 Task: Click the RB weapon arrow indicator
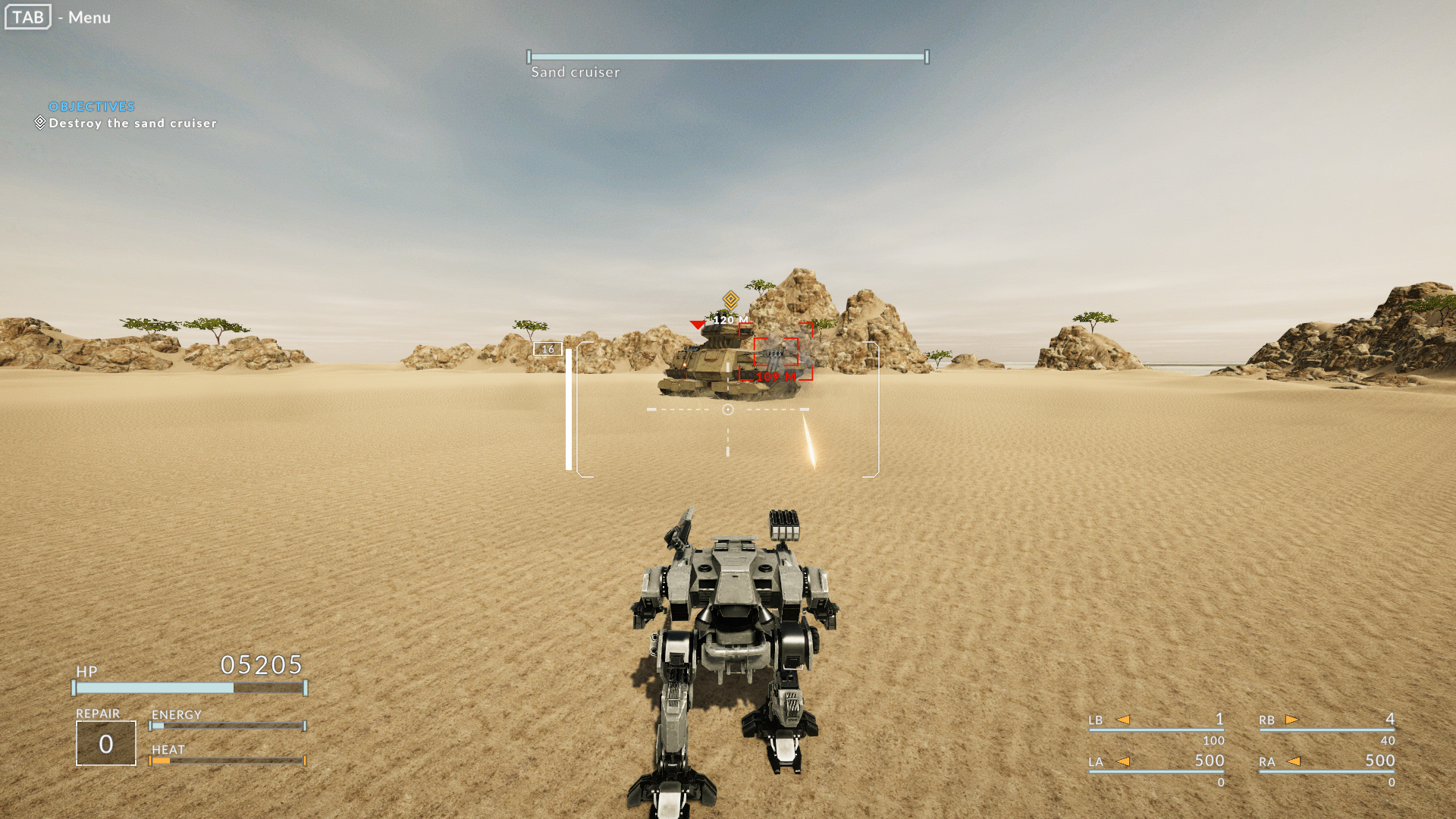tap(1294, 720)
